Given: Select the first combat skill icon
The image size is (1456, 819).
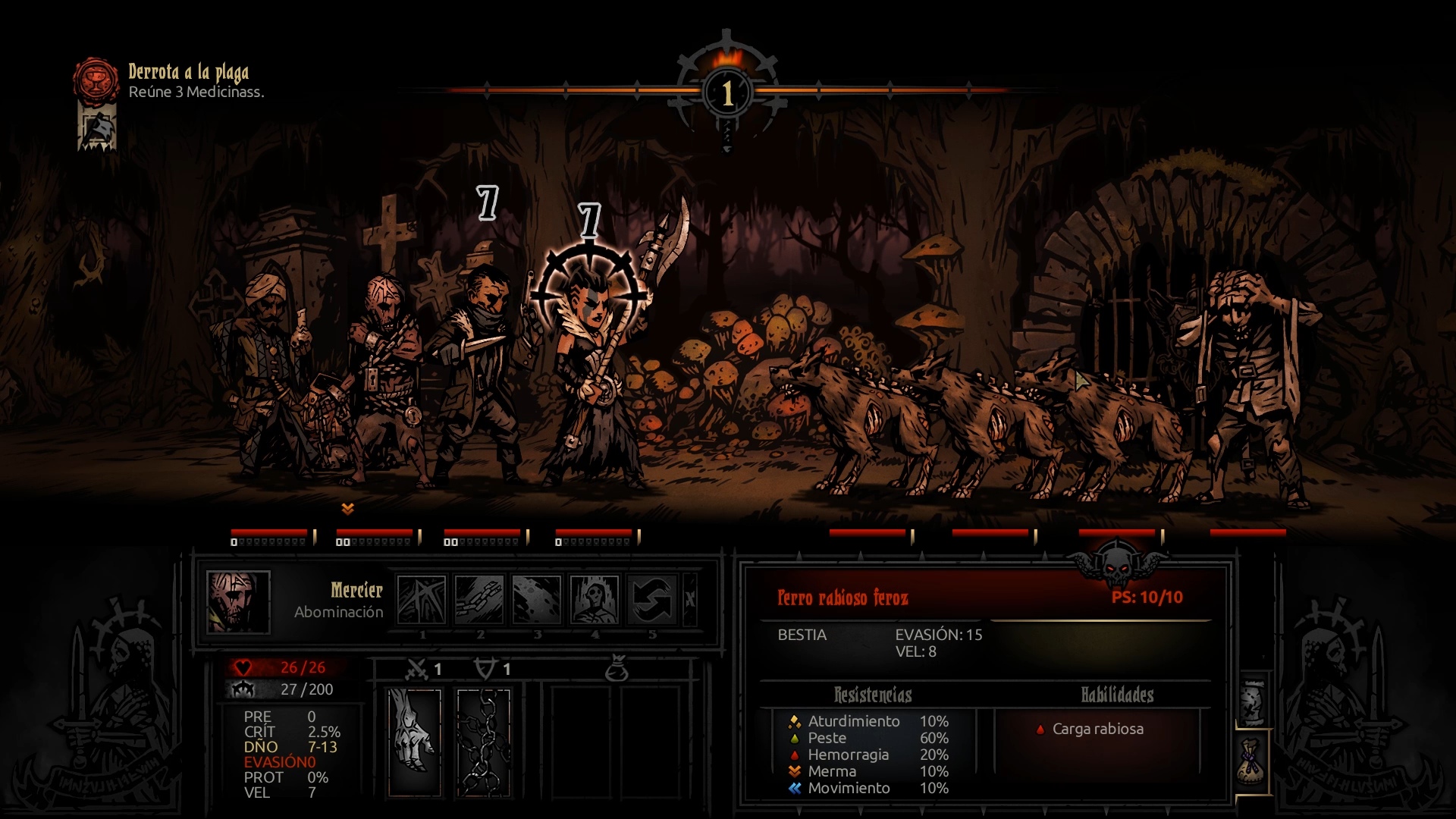Looking at the screenshot, I should coord(422,599).
